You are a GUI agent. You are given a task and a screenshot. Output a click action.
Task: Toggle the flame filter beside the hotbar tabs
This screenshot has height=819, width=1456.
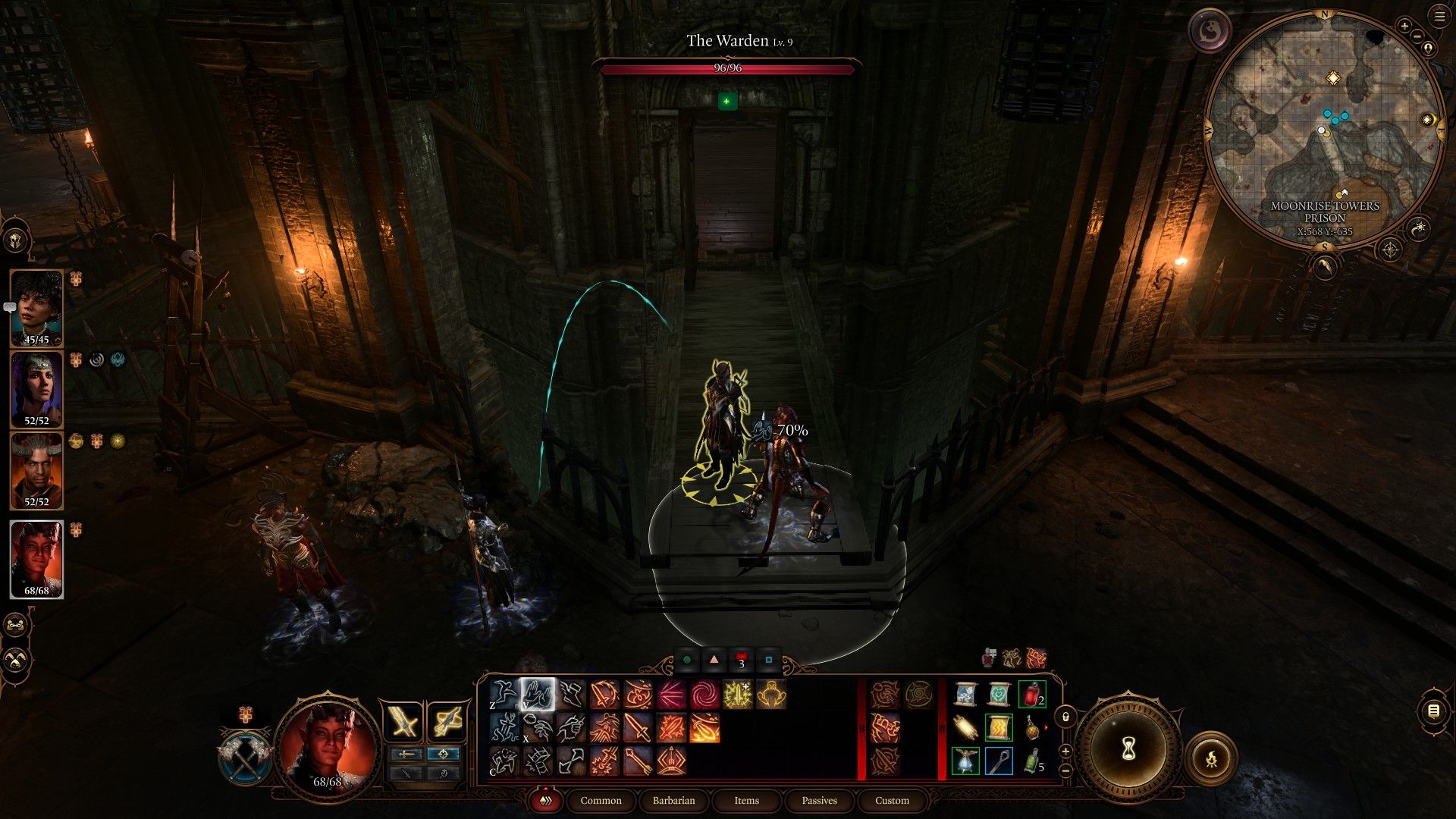point(547,801)
